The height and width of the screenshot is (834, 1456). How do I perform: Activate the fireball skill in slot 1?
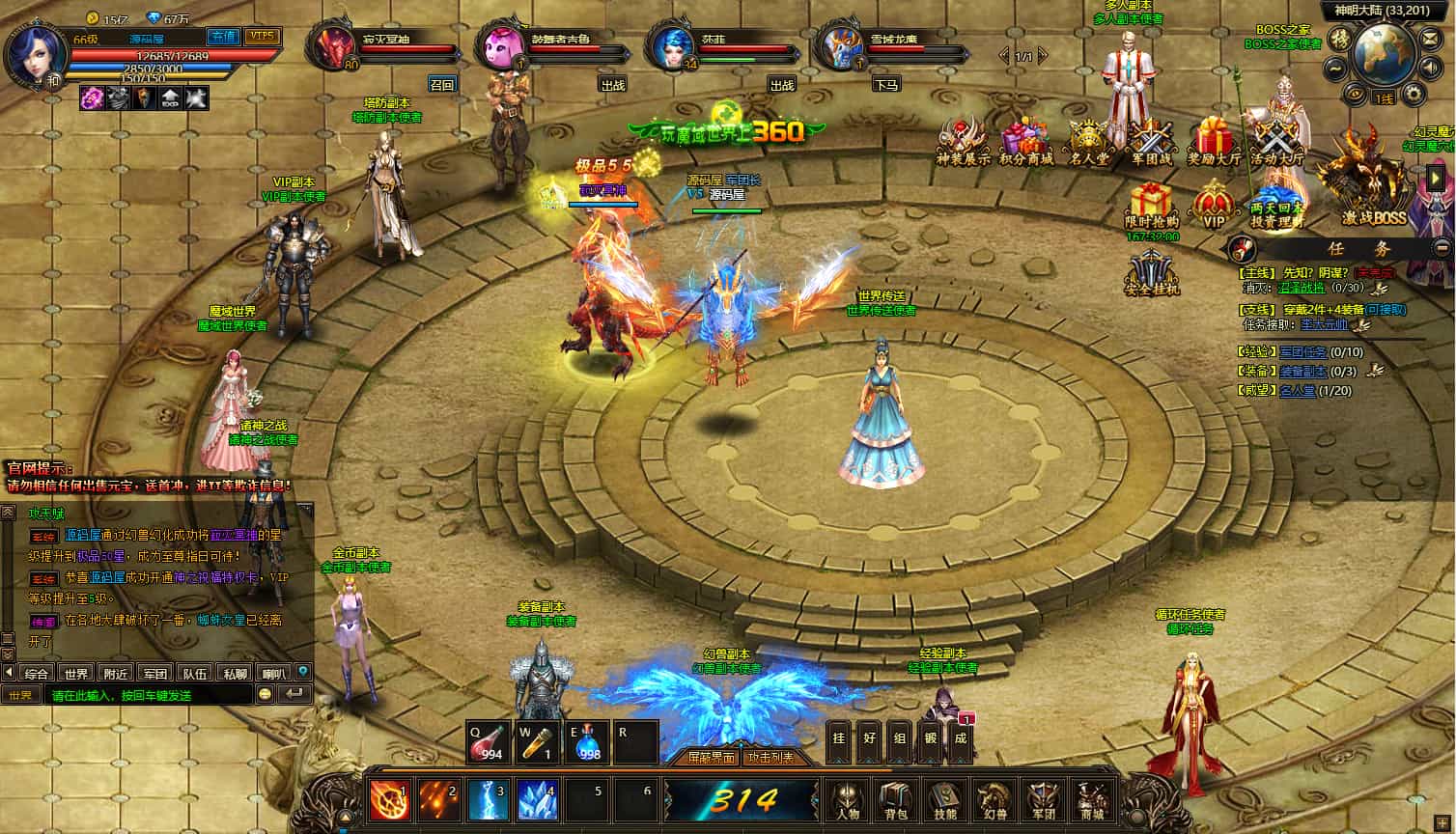pyautogui.click(x=390, y=800)
